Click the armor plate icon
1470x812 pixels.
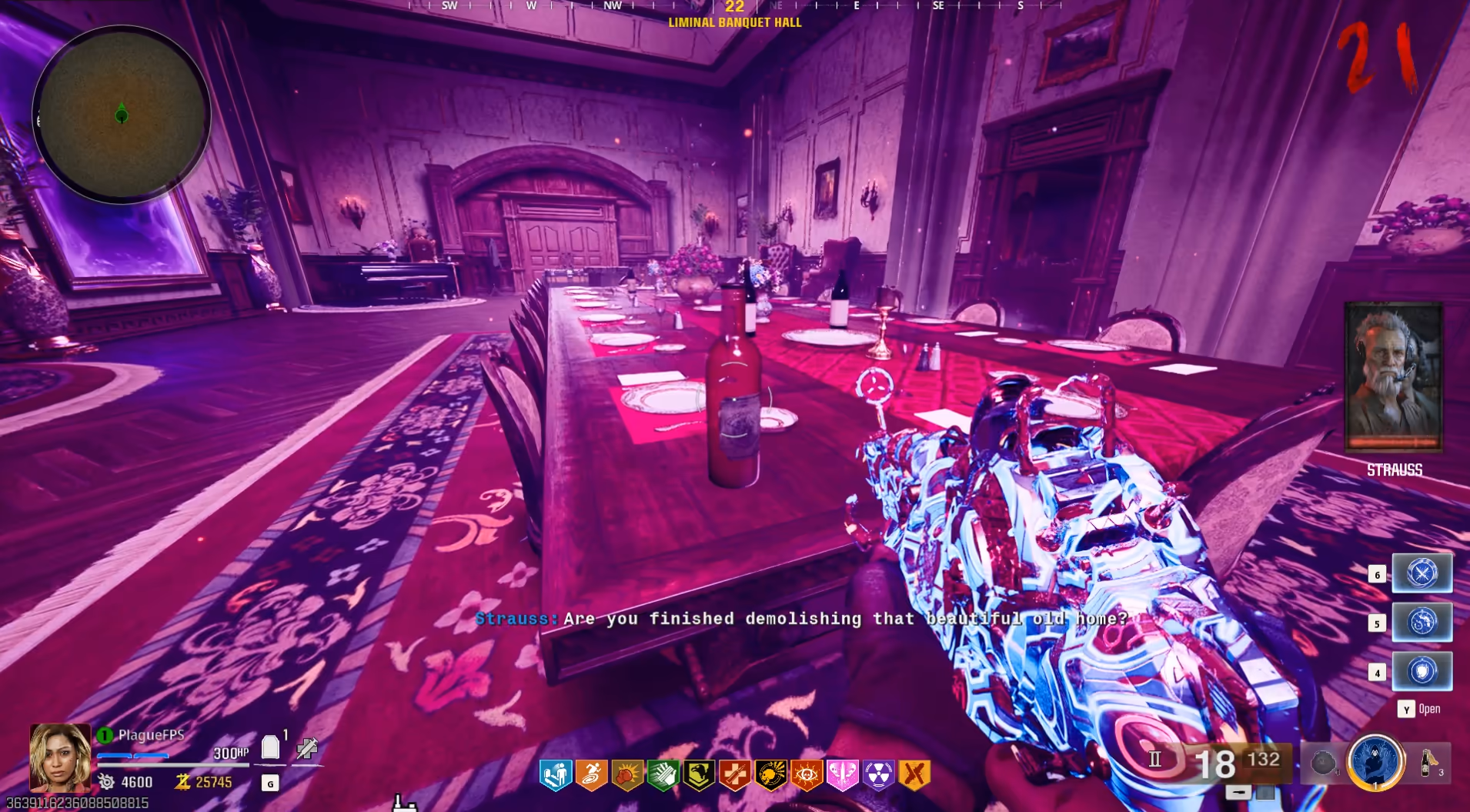[270, 747]
